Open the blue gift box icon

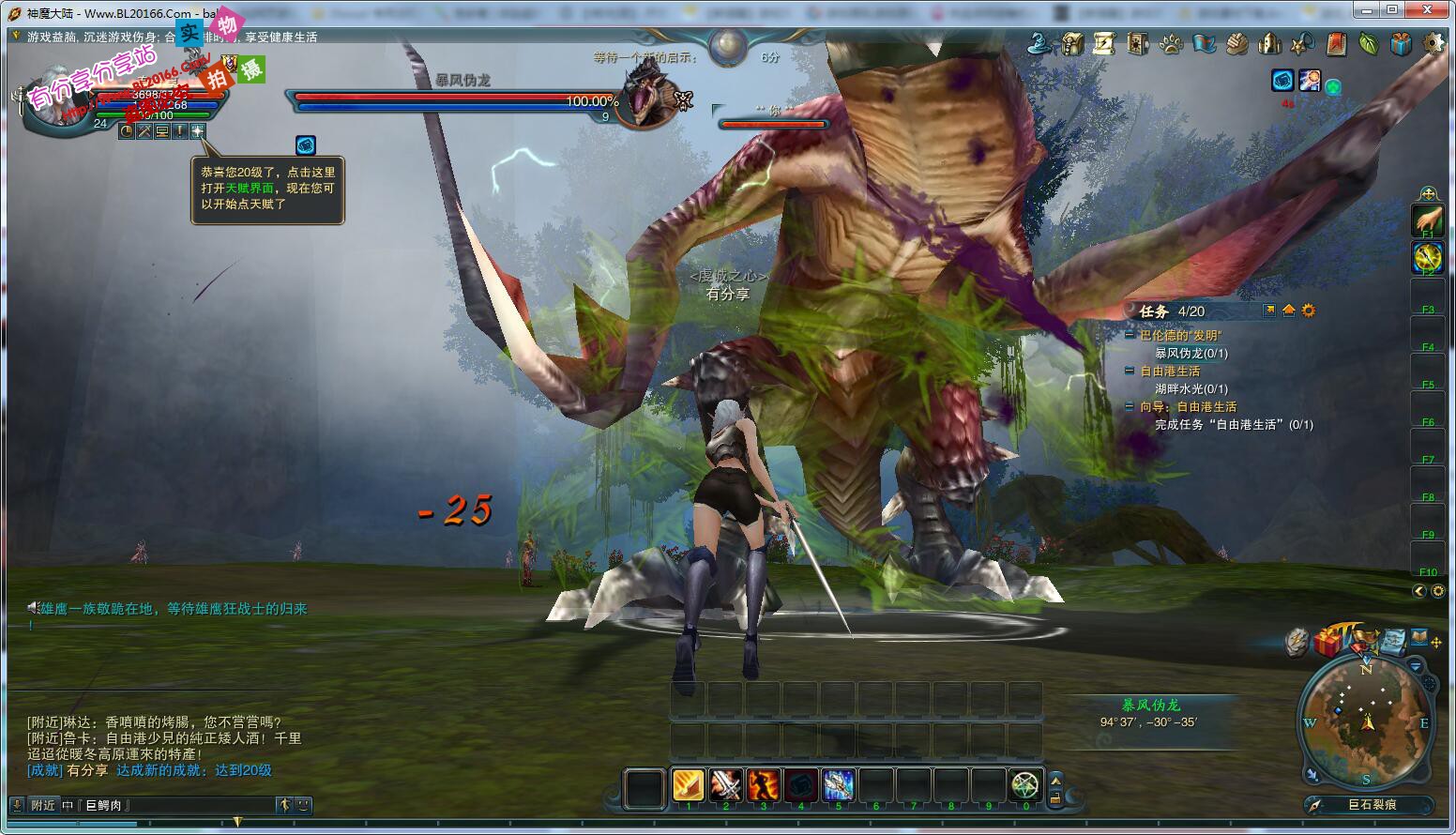[1401, 43]
